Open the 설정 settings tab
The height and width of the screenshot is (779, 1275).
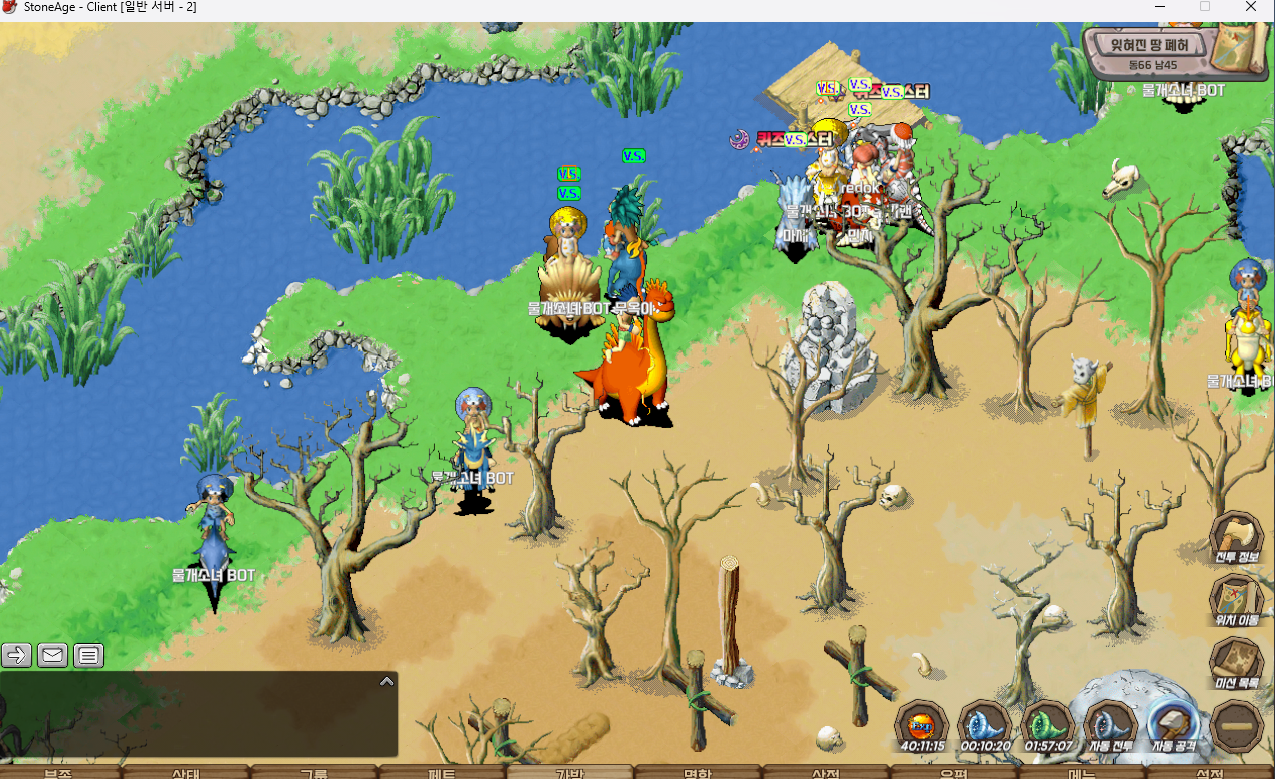coord(1210,773)
